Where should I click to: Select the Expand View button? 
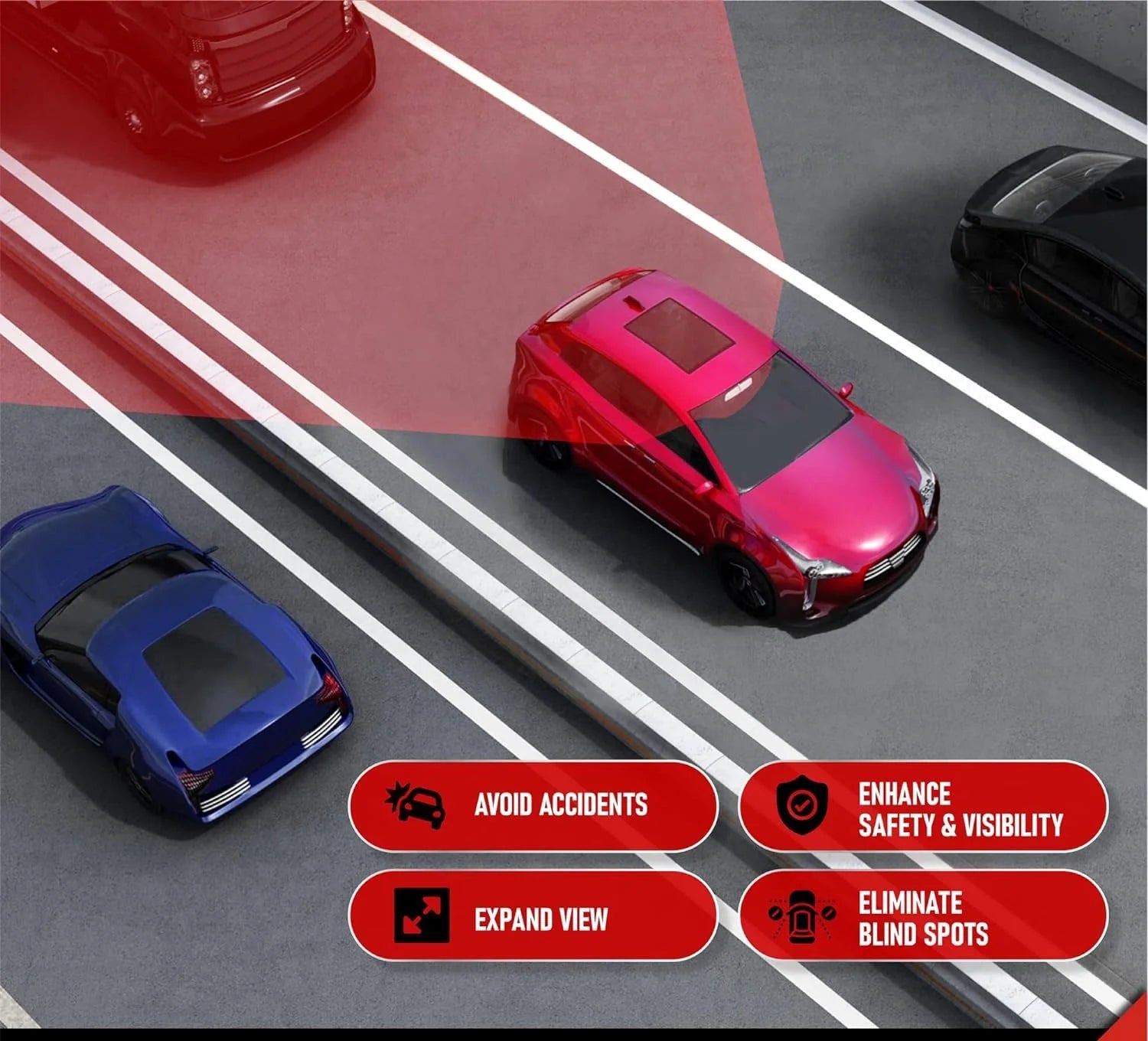tap(533, 917)
